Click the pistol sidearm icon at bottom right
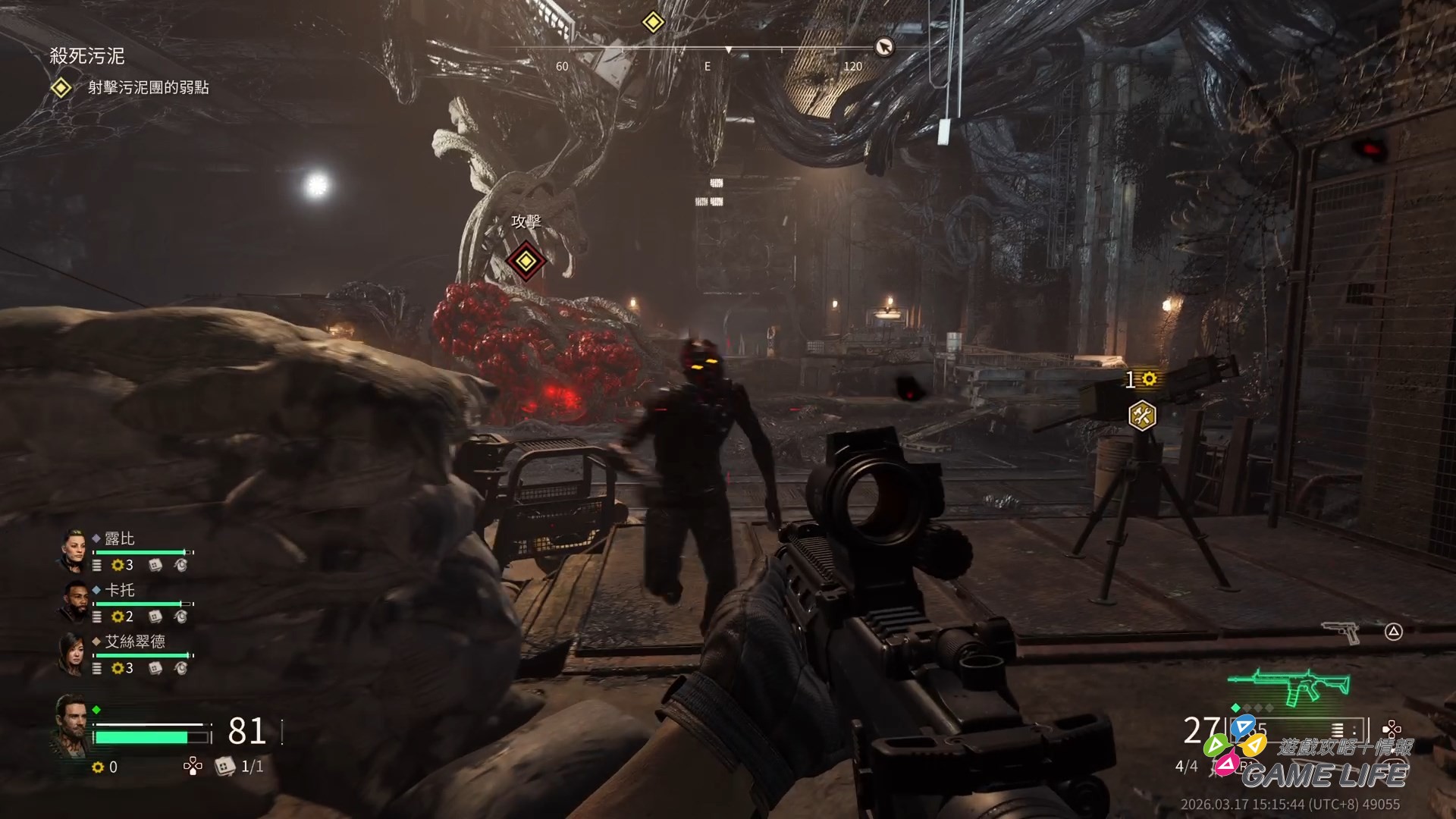The height and width of the screenshot is (819, 1456). coord(1340,632)
